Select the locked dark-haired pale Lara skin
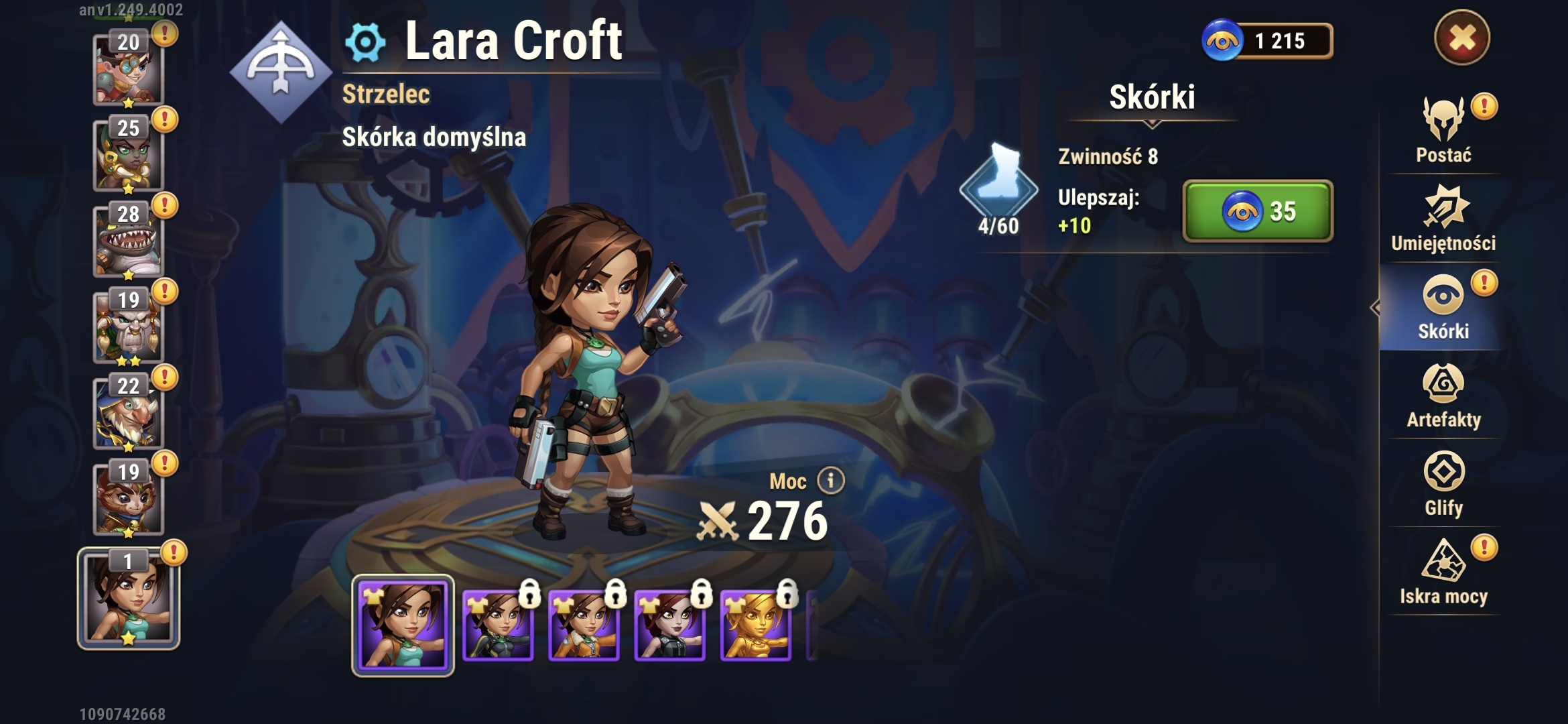1568x724 pixels. tap(669, 625)
